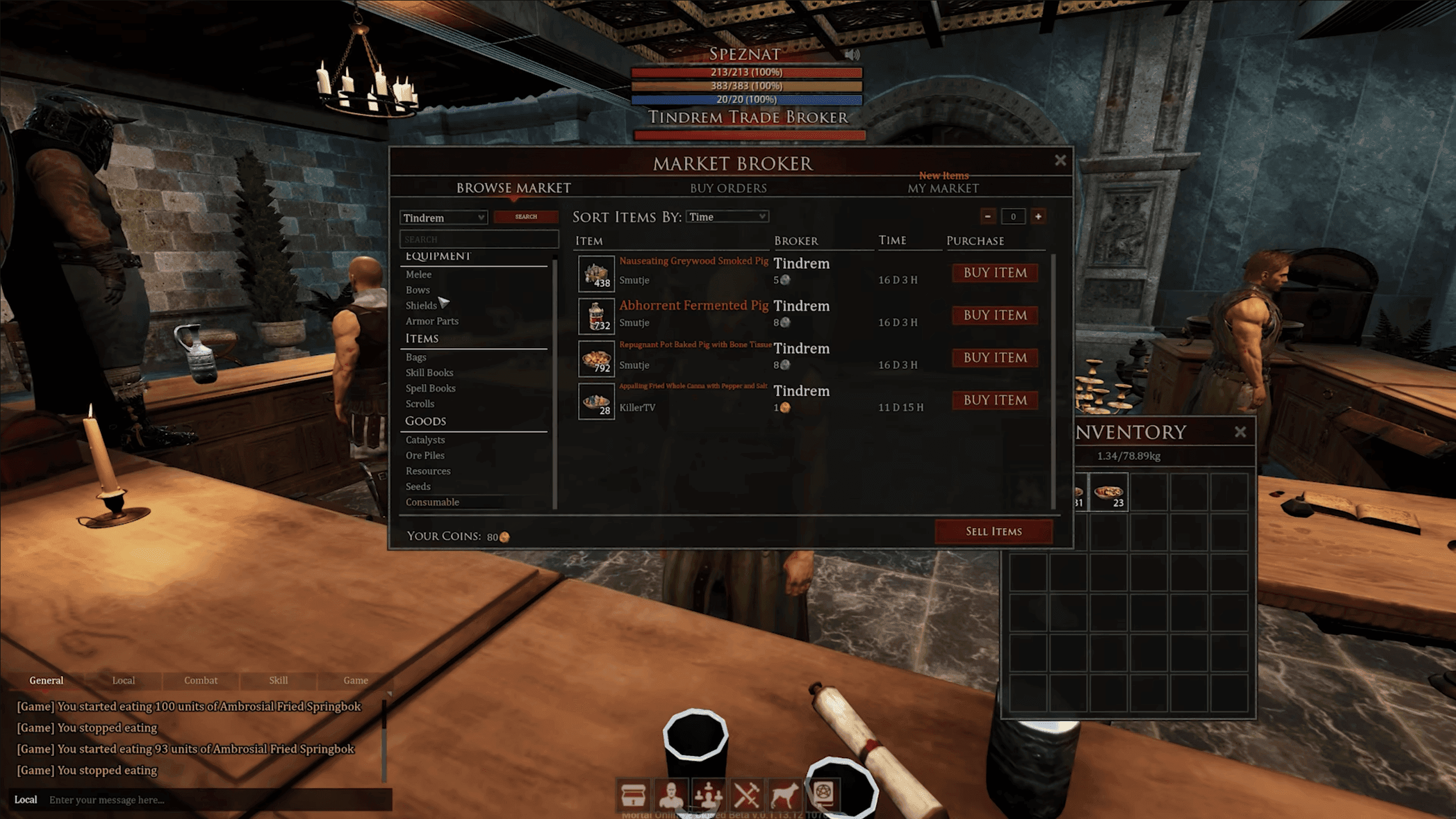Click the chat message input field
The image size is (1456, 819).
216,800
